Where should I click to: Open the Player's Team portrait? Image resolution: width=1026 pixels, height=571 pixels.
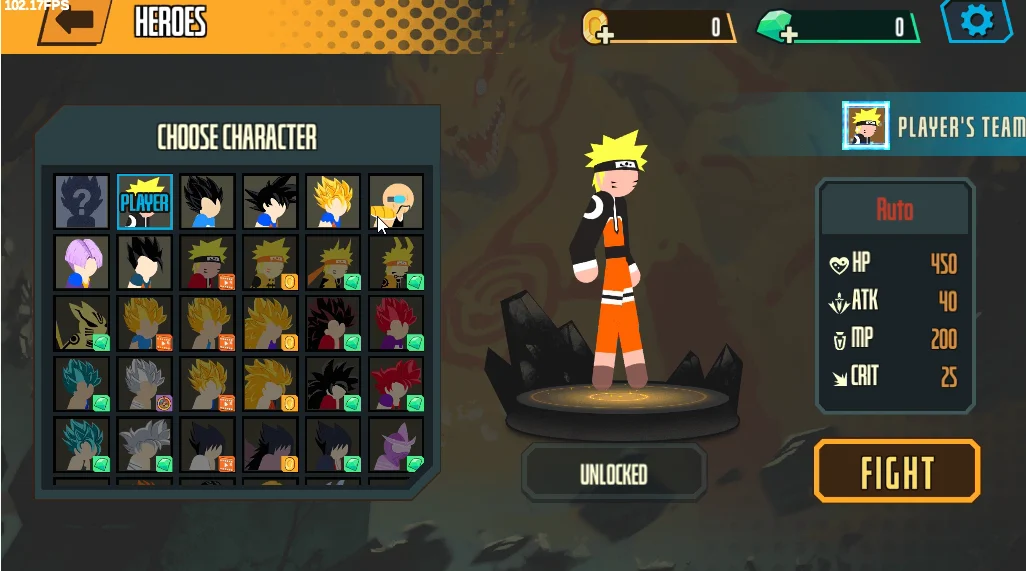(866, 127)
